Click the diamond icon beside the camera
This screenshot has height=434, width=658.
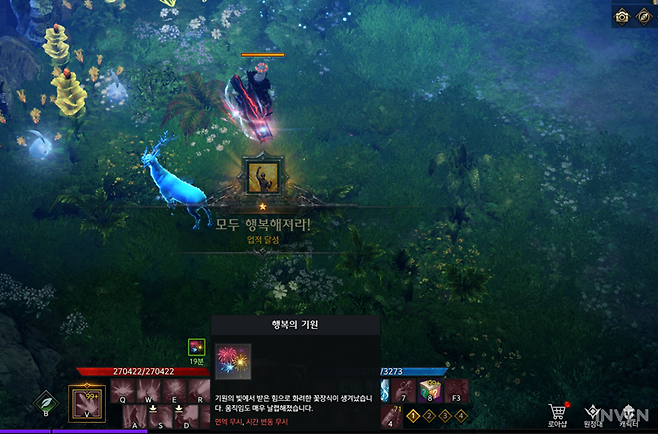pos(643,16)
